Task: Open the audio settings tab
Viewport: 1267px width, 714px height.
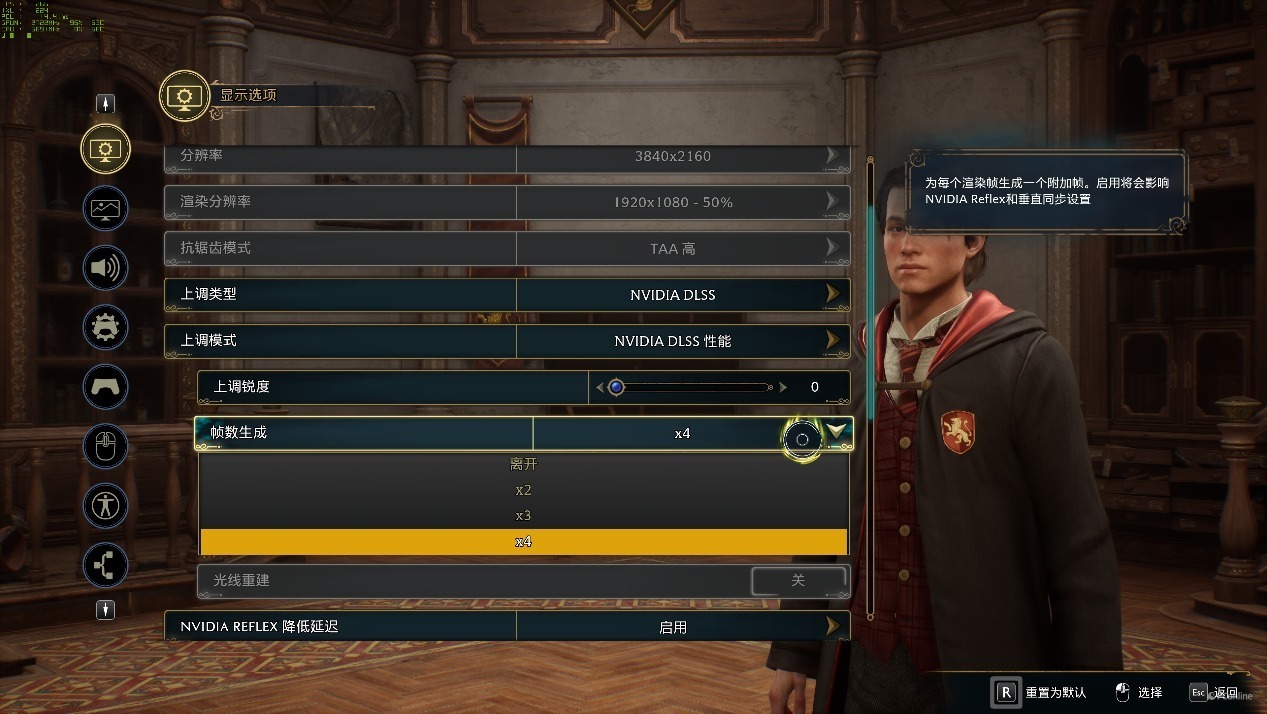Action: point(105,268)
